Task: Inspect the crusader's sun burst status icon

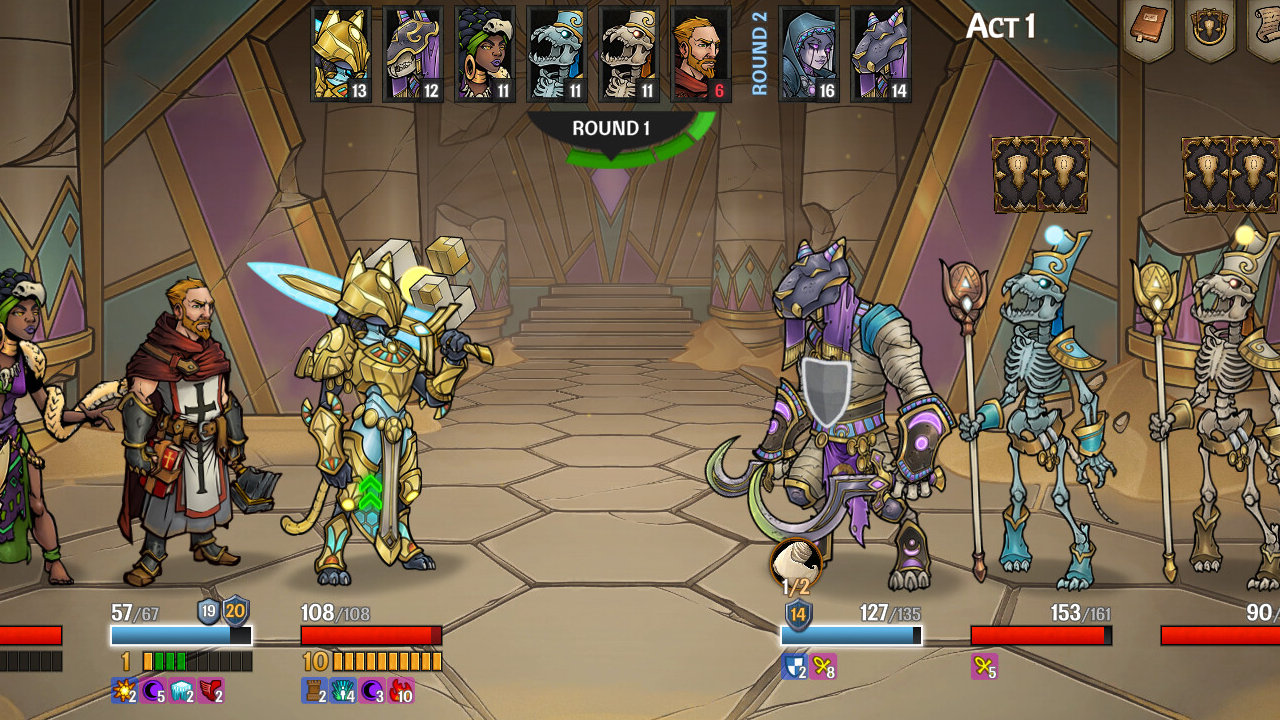Action: (x=124, y=690)
